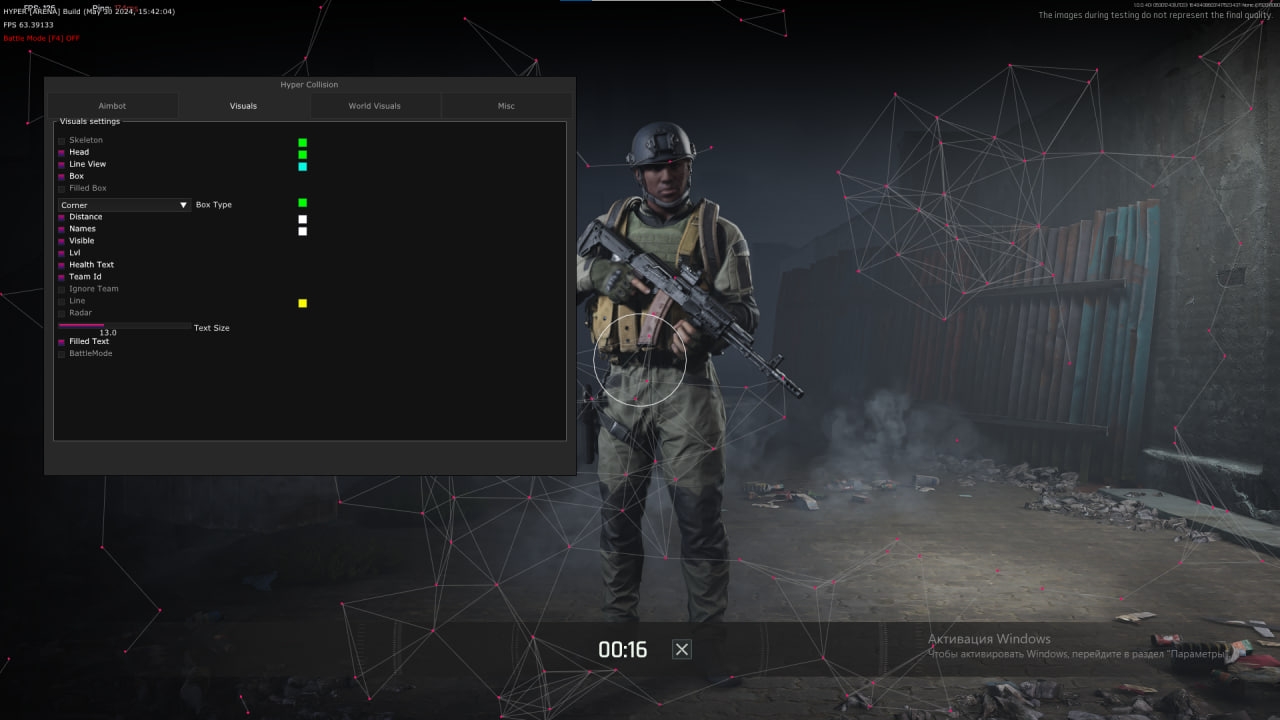Screen dimensions: 1280x720
Task: Click the white Names color swatch
Action: (x=302, y=231)
